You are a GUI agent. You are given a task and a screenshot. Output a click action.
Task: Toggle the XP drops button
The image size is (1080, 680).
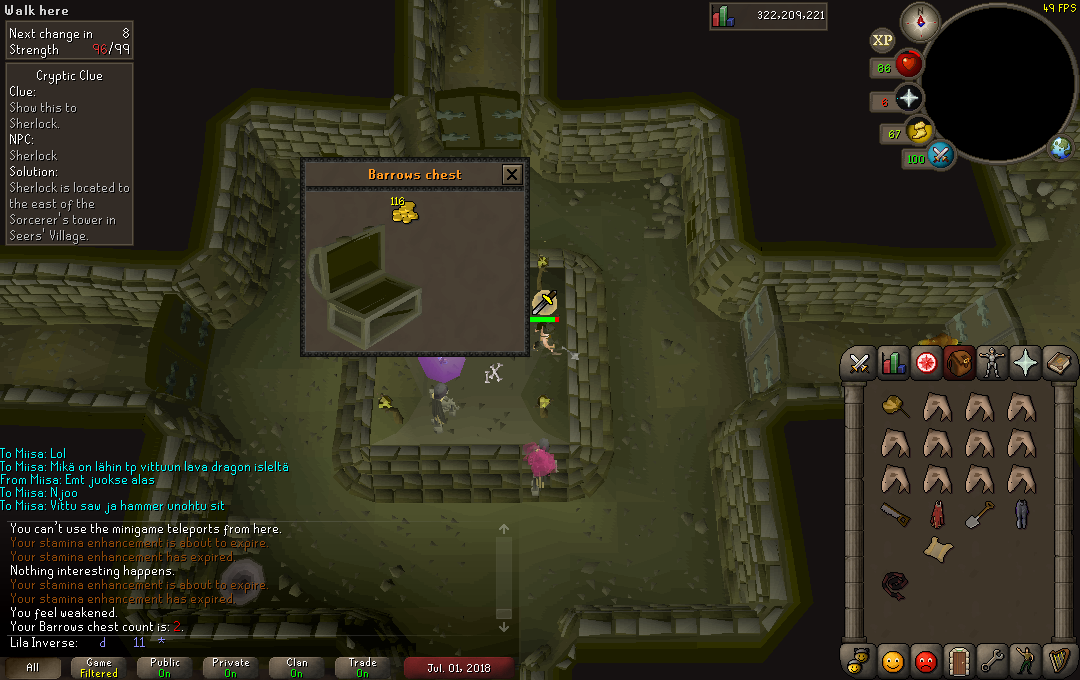pos(882,40)
